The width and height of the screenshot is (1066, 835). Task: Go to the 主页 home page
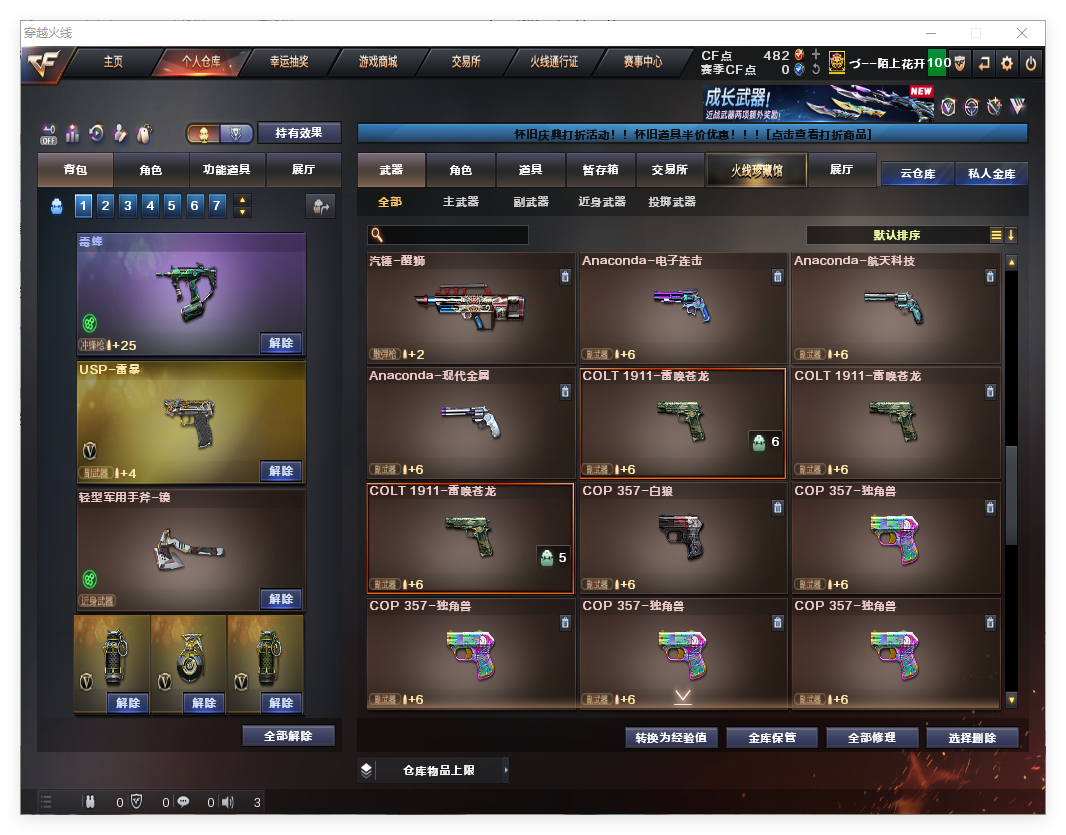point(113,62)
